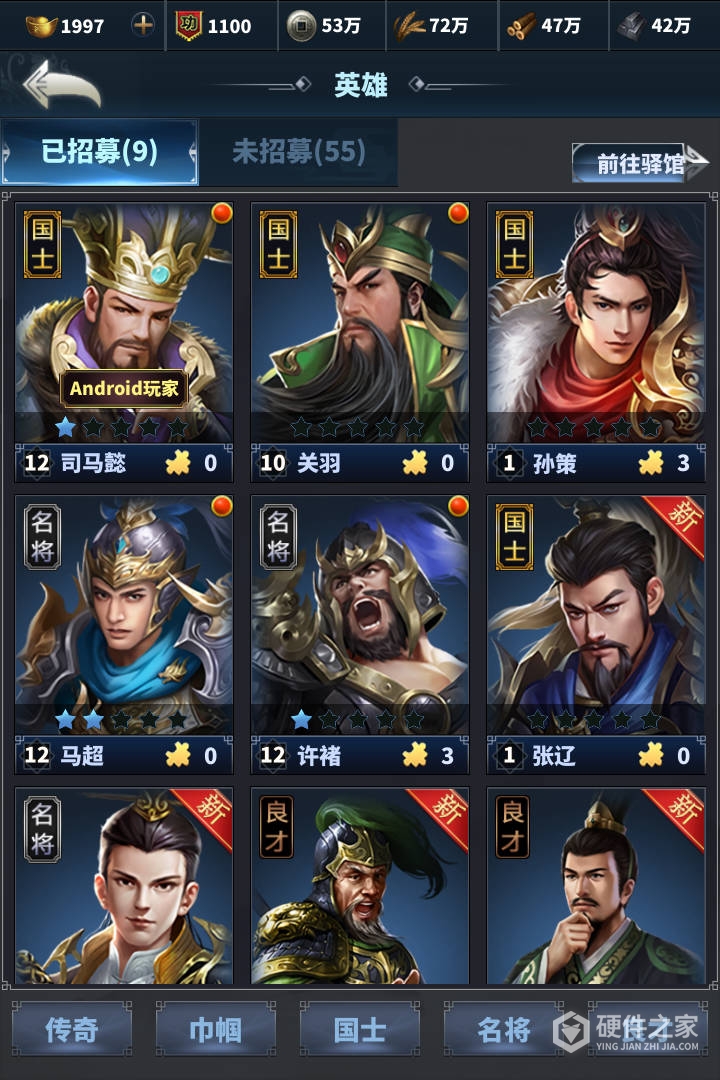
Task: Add gold ingots with the plus button
Action: [144, 25]
